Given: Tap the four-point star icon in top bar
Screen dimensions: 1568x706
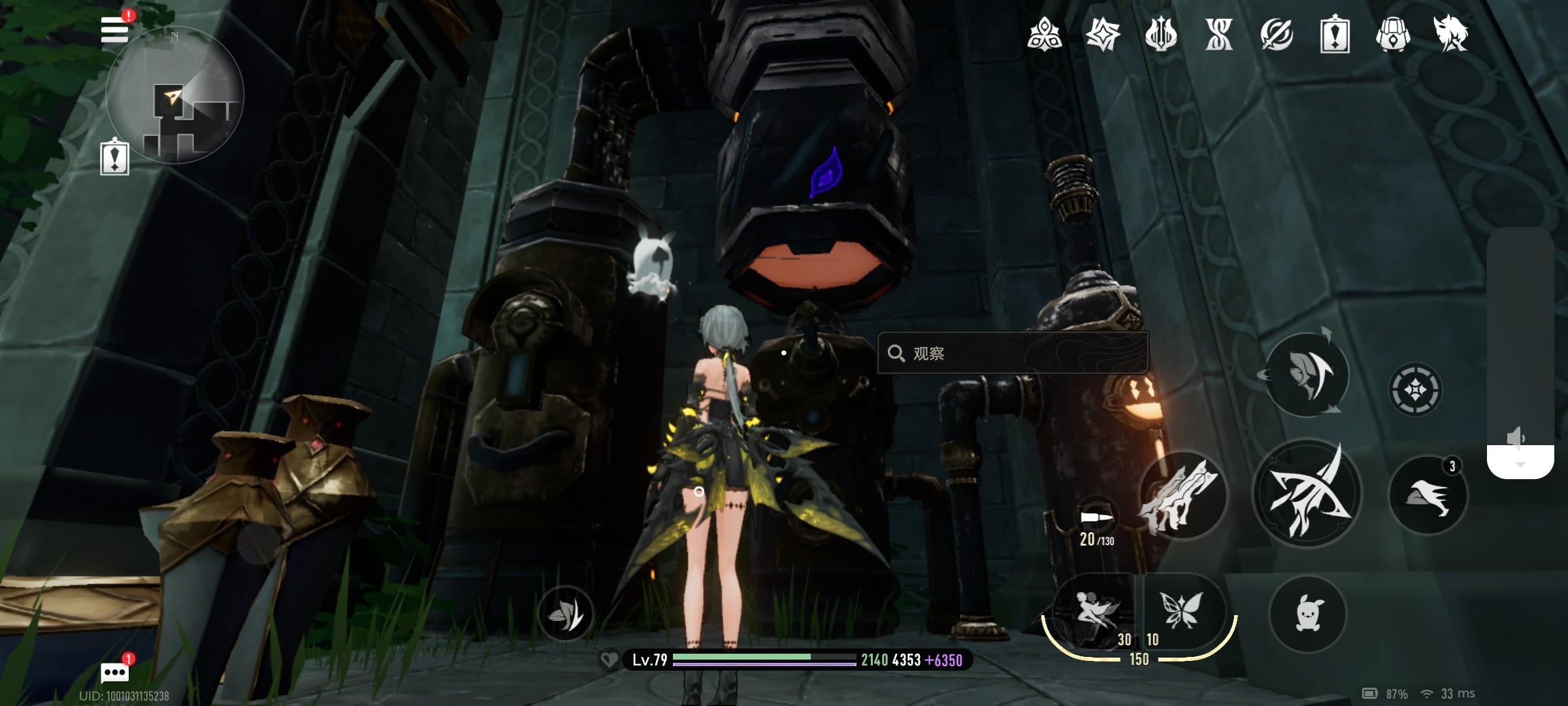Looking at the screenshot, I should [1102, 33].
